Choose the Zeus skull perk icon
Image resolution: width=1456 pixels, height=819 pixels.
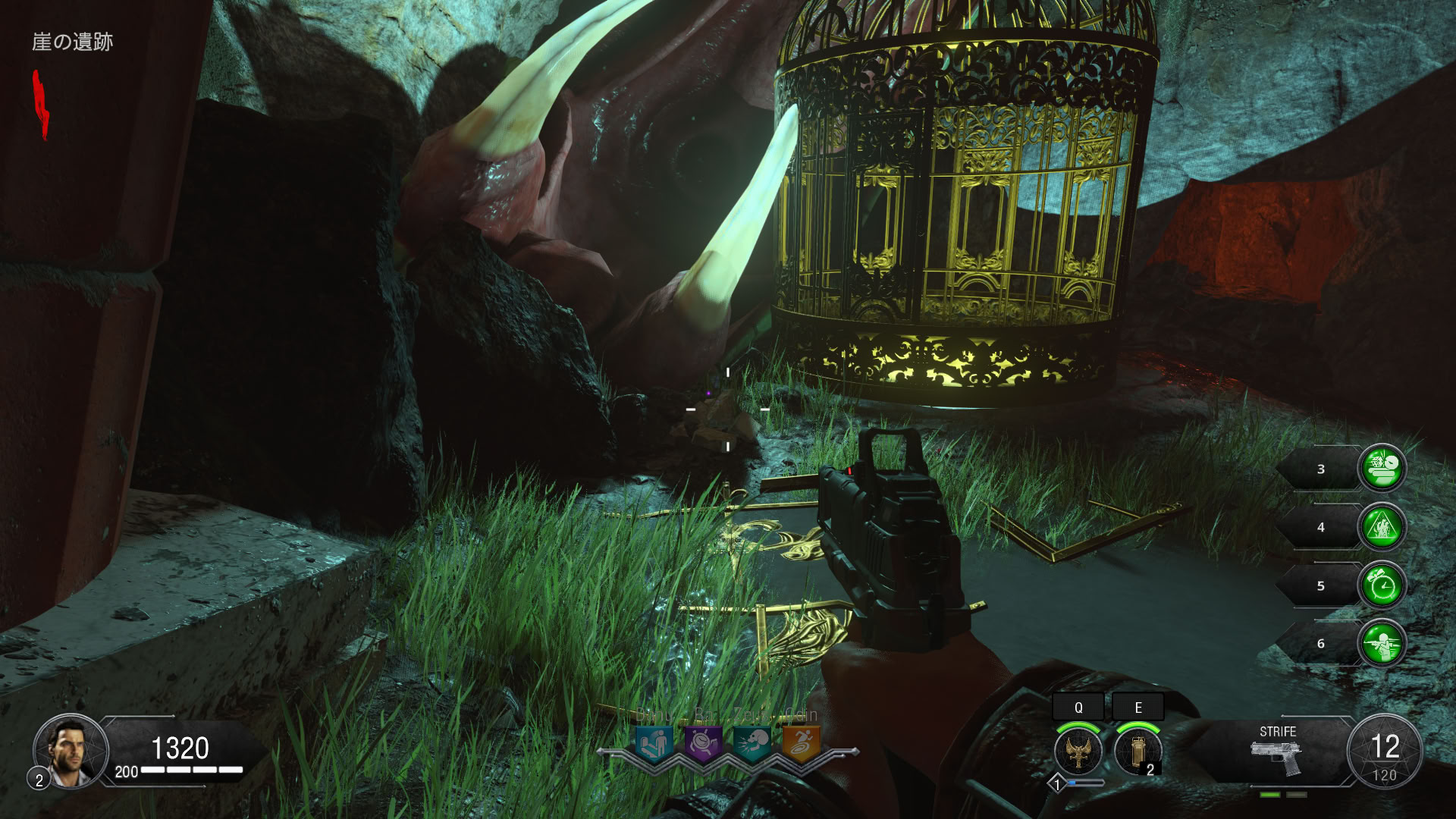(x=752, y=743)
